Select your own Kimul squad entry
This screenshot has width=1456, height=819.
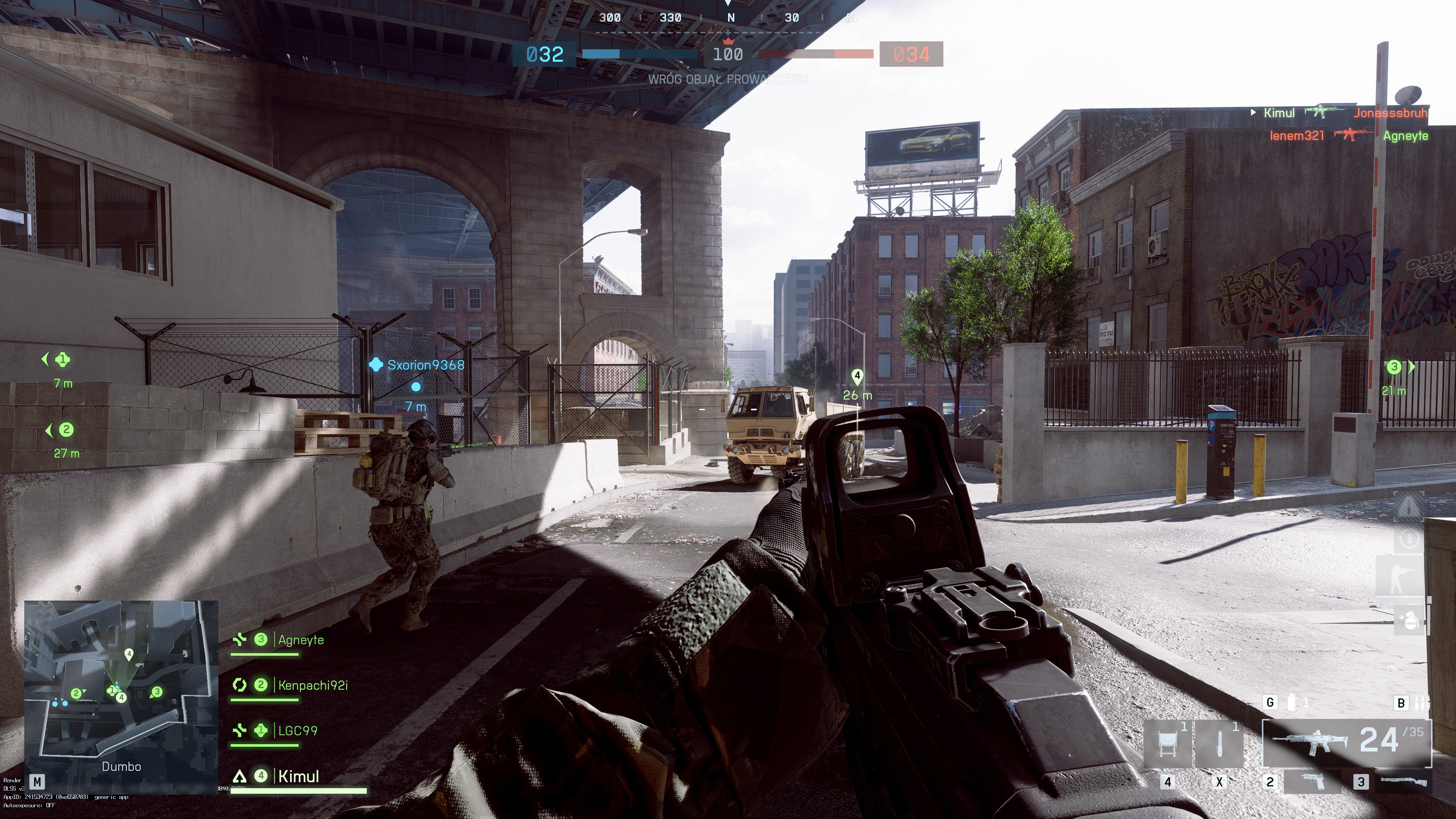[x=298, y=777]
